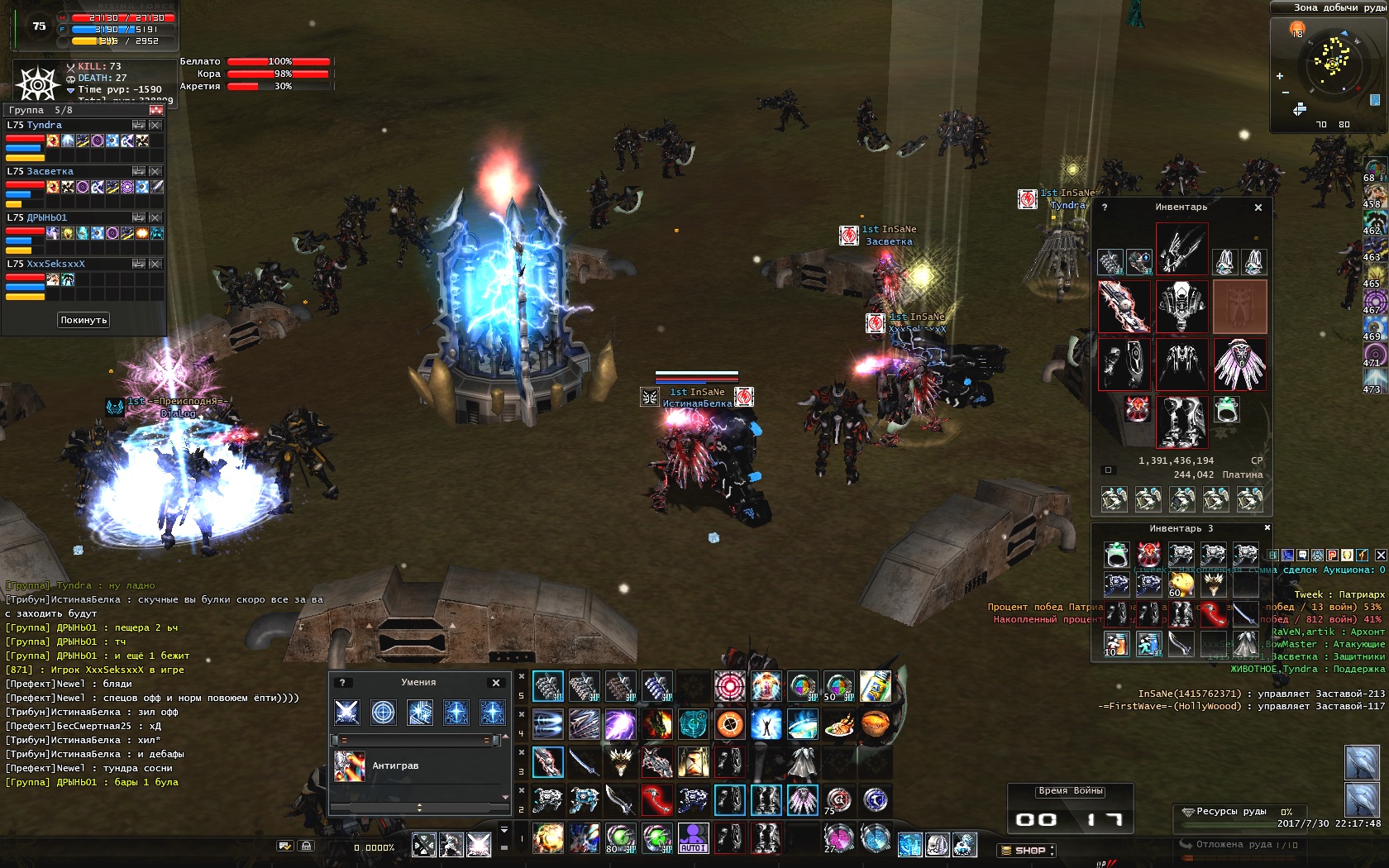Use the red crosshair target skill
The image size is (1389, 868).
point(729,686)
